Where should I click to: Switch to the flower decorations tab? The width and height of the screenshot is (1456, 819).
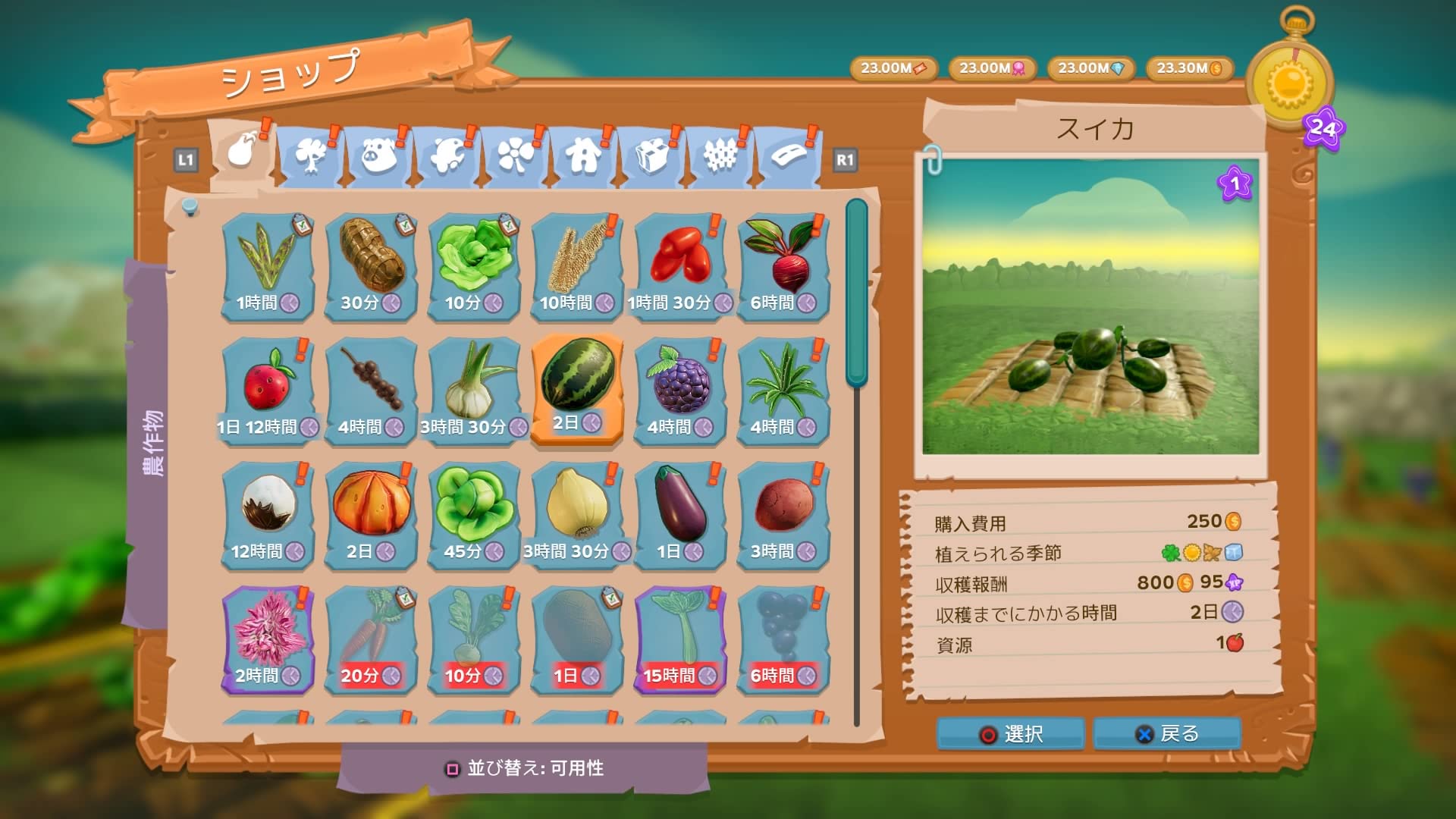(x=515, y=157)
